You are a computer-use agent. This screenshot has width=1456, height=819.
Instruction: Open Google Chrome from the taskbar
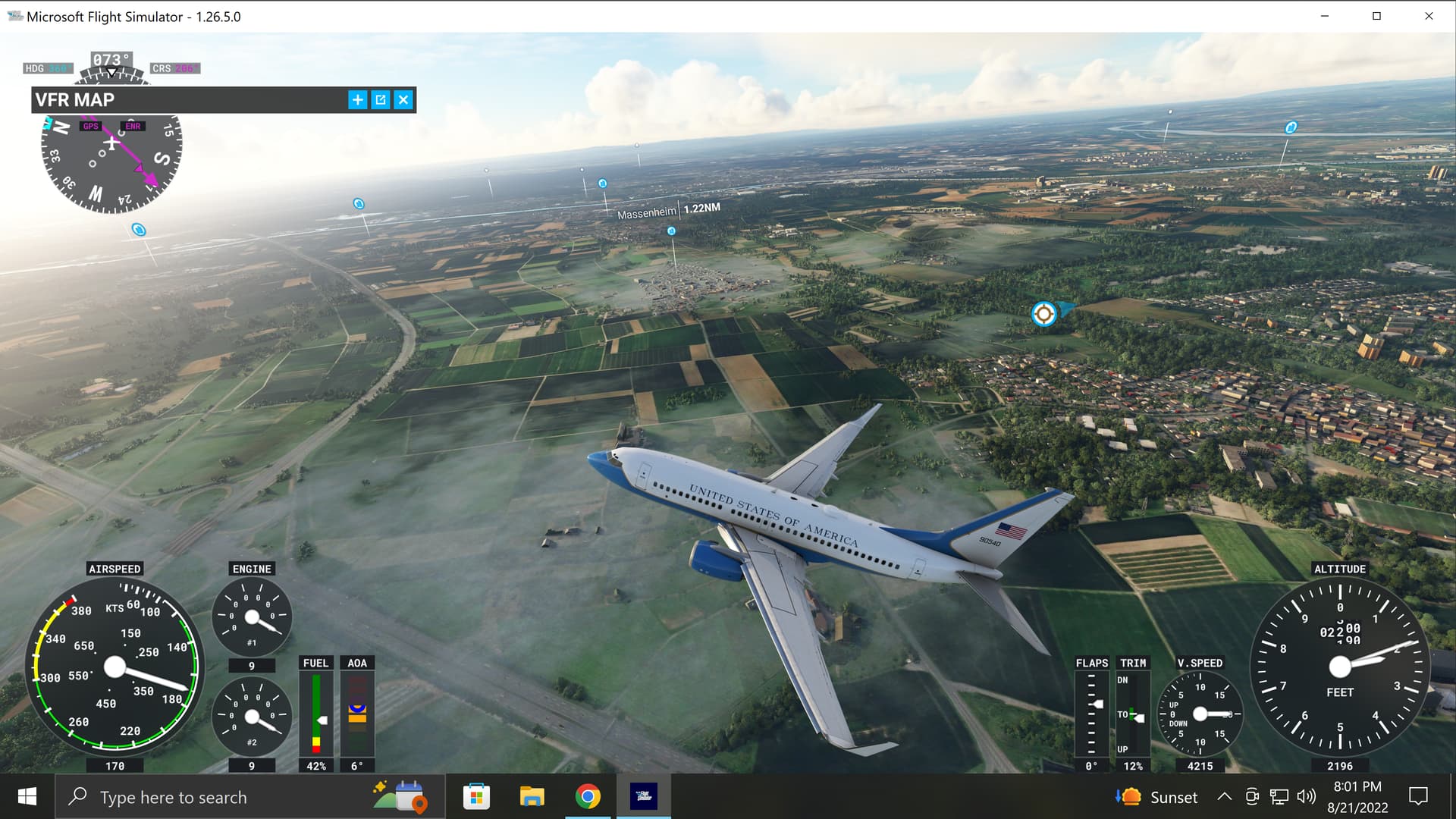[x=587, y=797]
